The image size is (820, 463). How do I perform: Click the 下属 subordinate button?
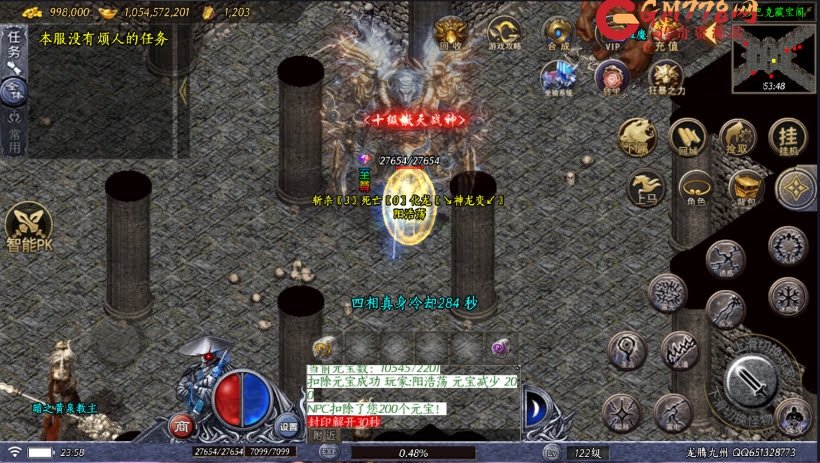coord(636,137)
